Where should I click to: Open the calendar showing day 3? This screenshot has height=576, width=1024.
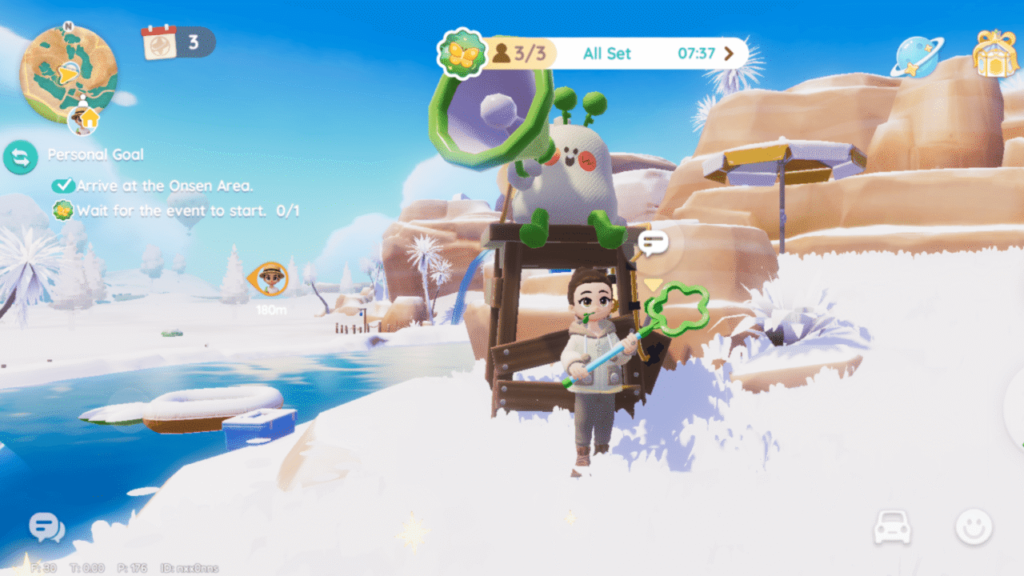click(x=159, y=43)
